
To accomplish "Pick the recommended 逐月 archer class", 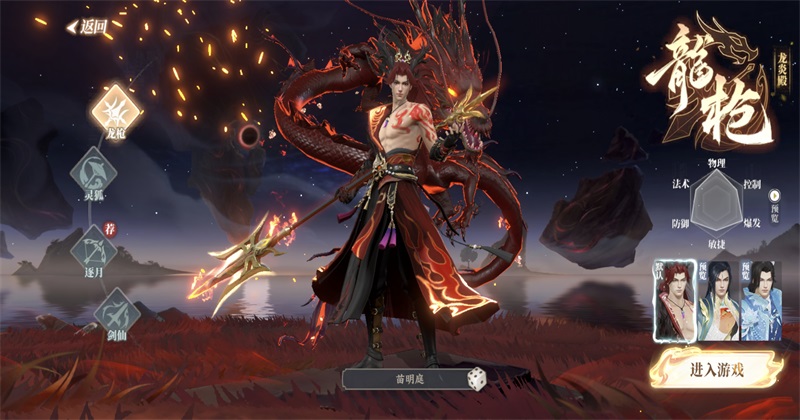I will click(x=93, y=245).
